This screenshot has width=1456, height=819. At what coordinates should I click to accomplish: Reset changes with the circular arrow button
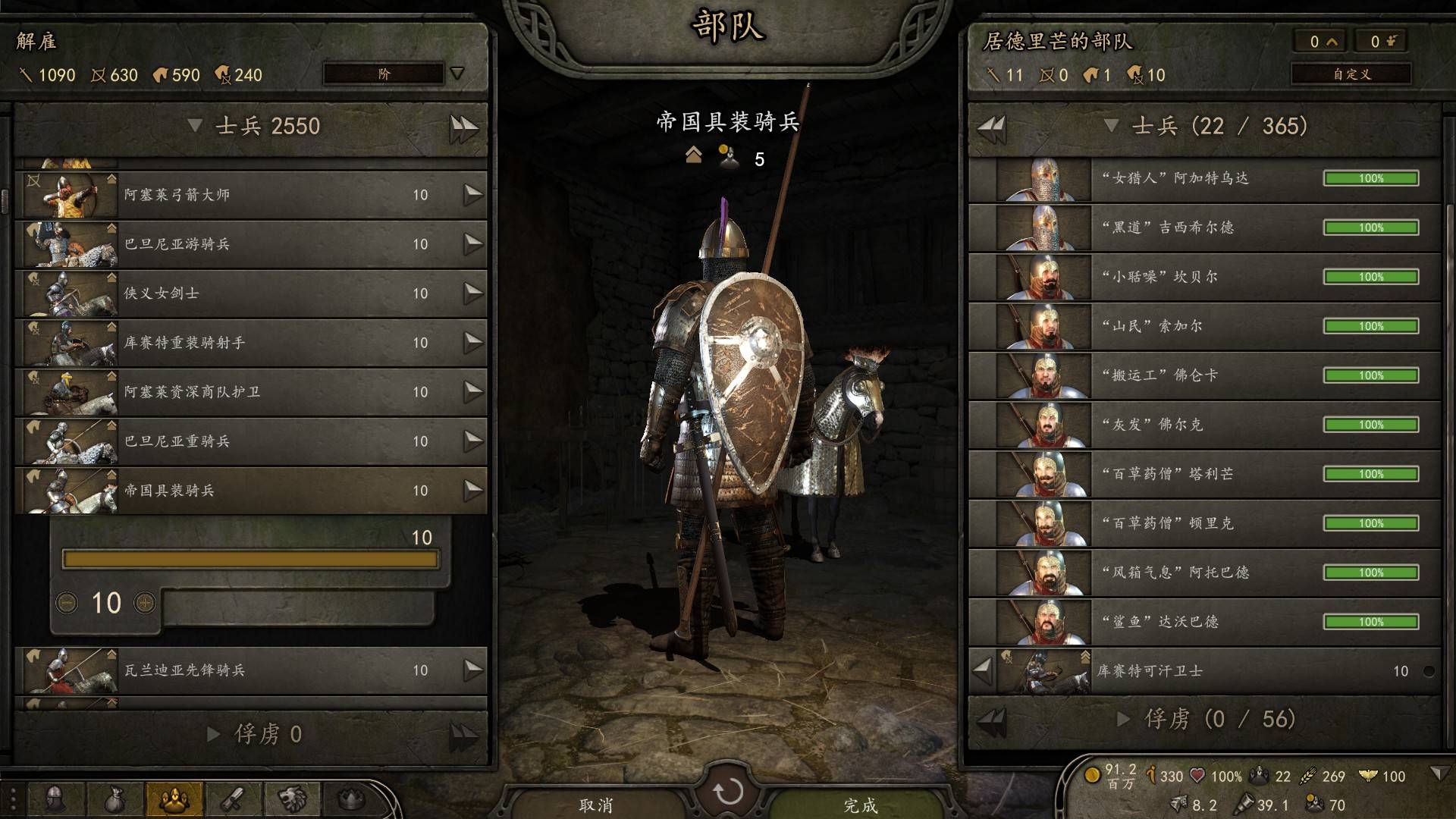pyautogui.click(x=728, y=792)
